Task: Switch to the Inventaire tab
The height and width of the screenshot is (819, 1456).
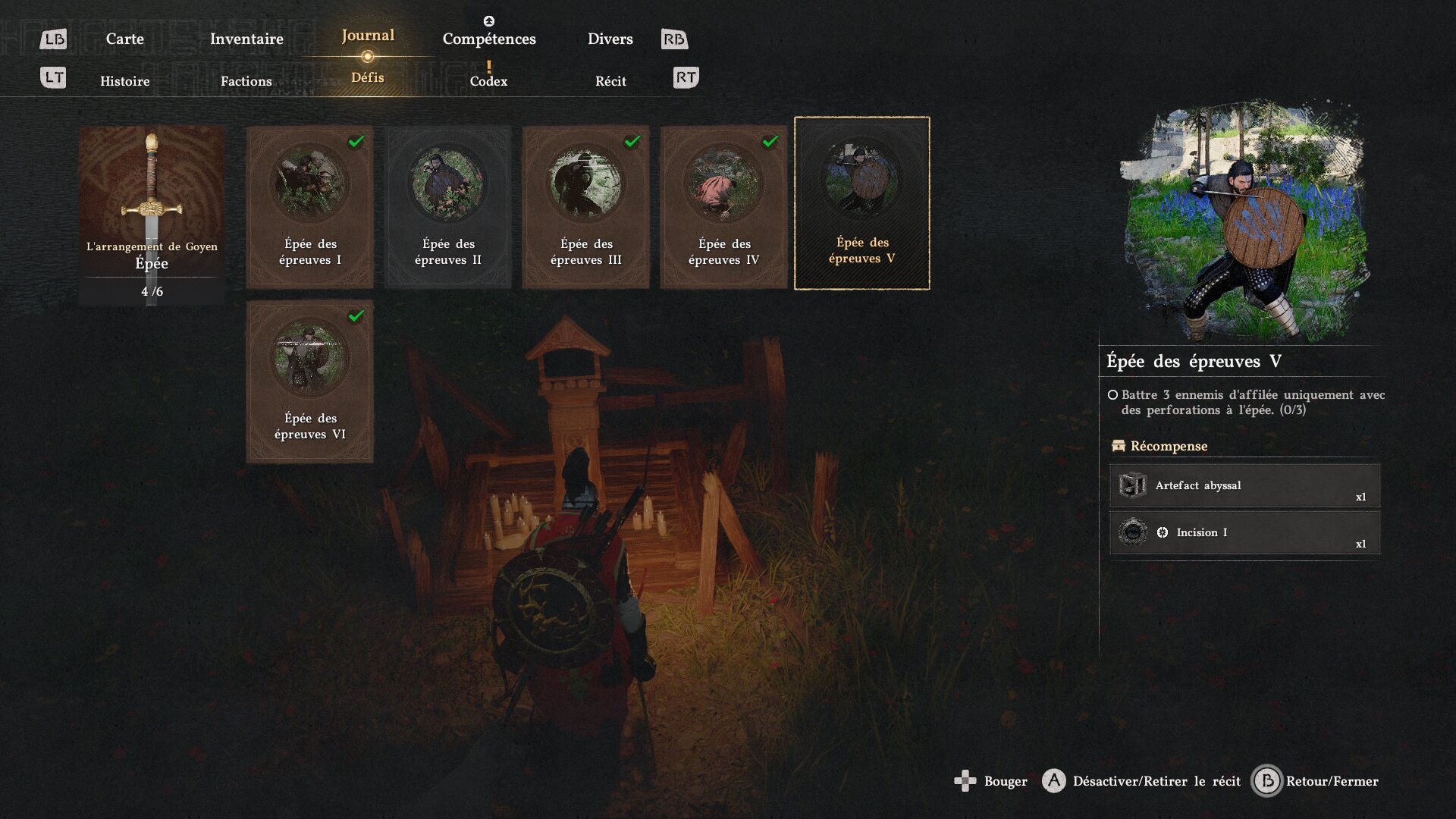Action: pyautogui.click(x=246, y=39)
